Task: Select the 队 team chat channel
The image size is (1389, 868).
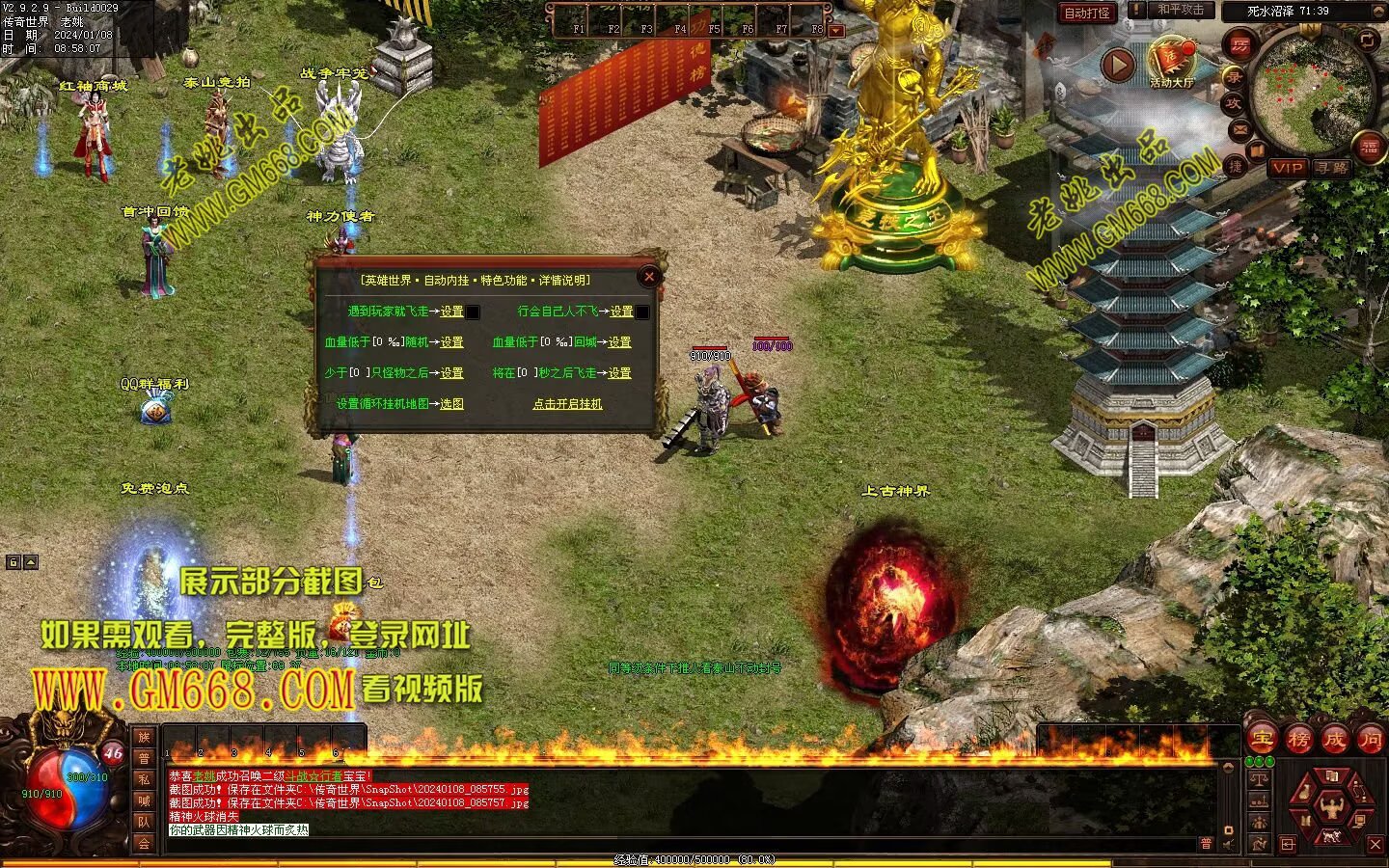Action: tap(144, 822)
